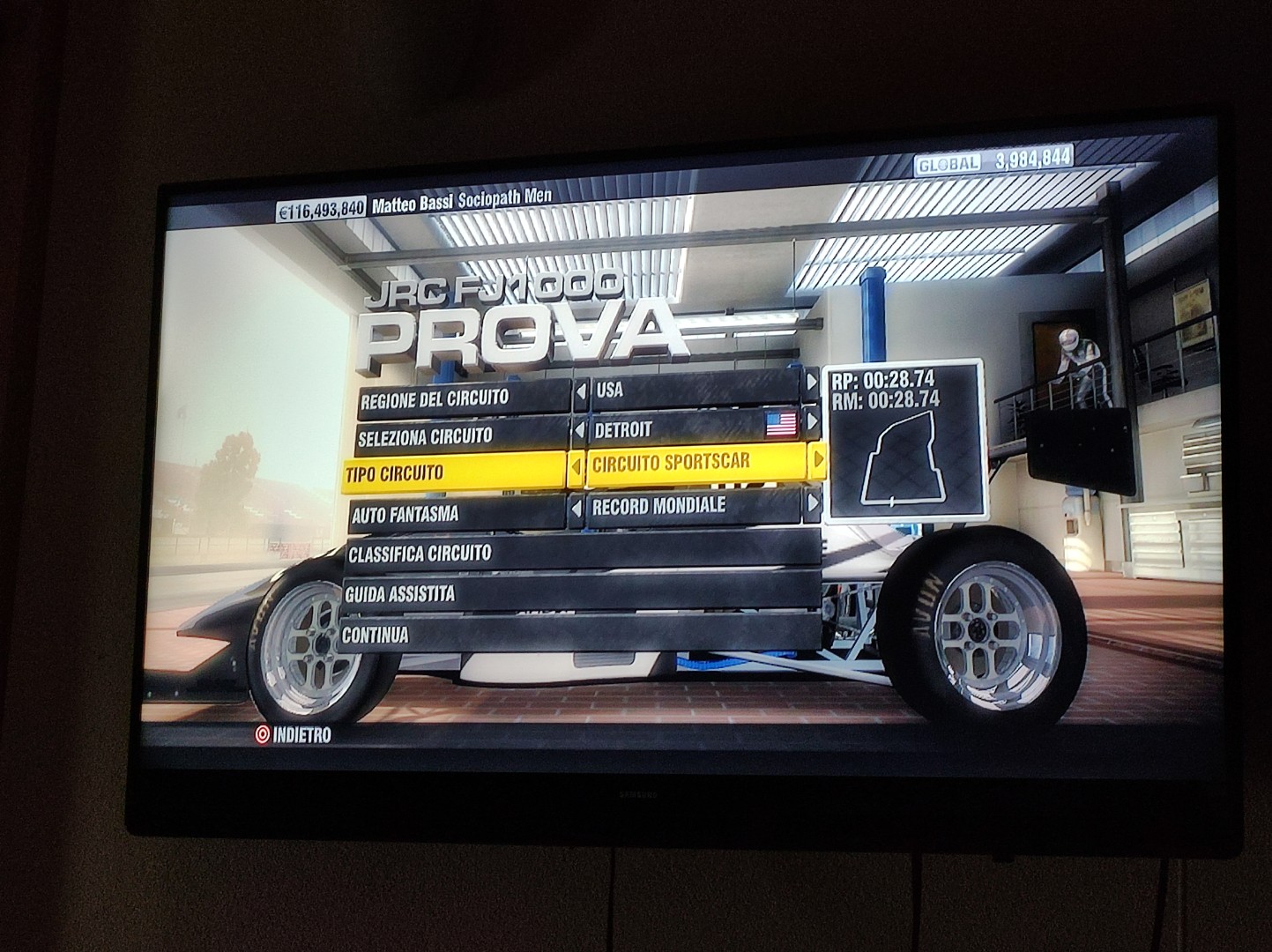Click the left arrow beside Detroit
1272x952 pixels.
click(581, 431)
